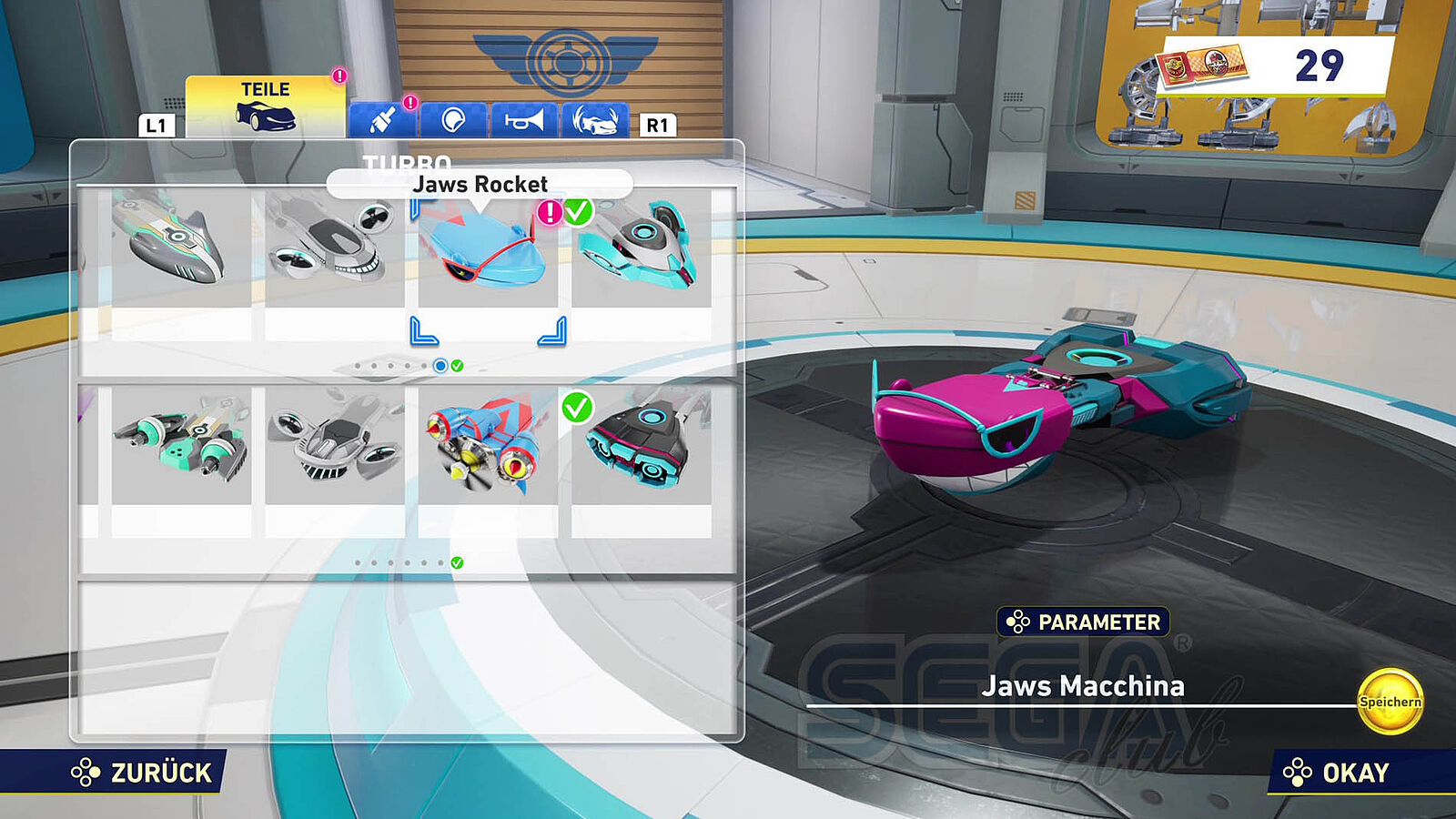Viewport: 1456px width, 819px height.
Task: Switch to the paint brush tab
Action: [x=383, y=119]
